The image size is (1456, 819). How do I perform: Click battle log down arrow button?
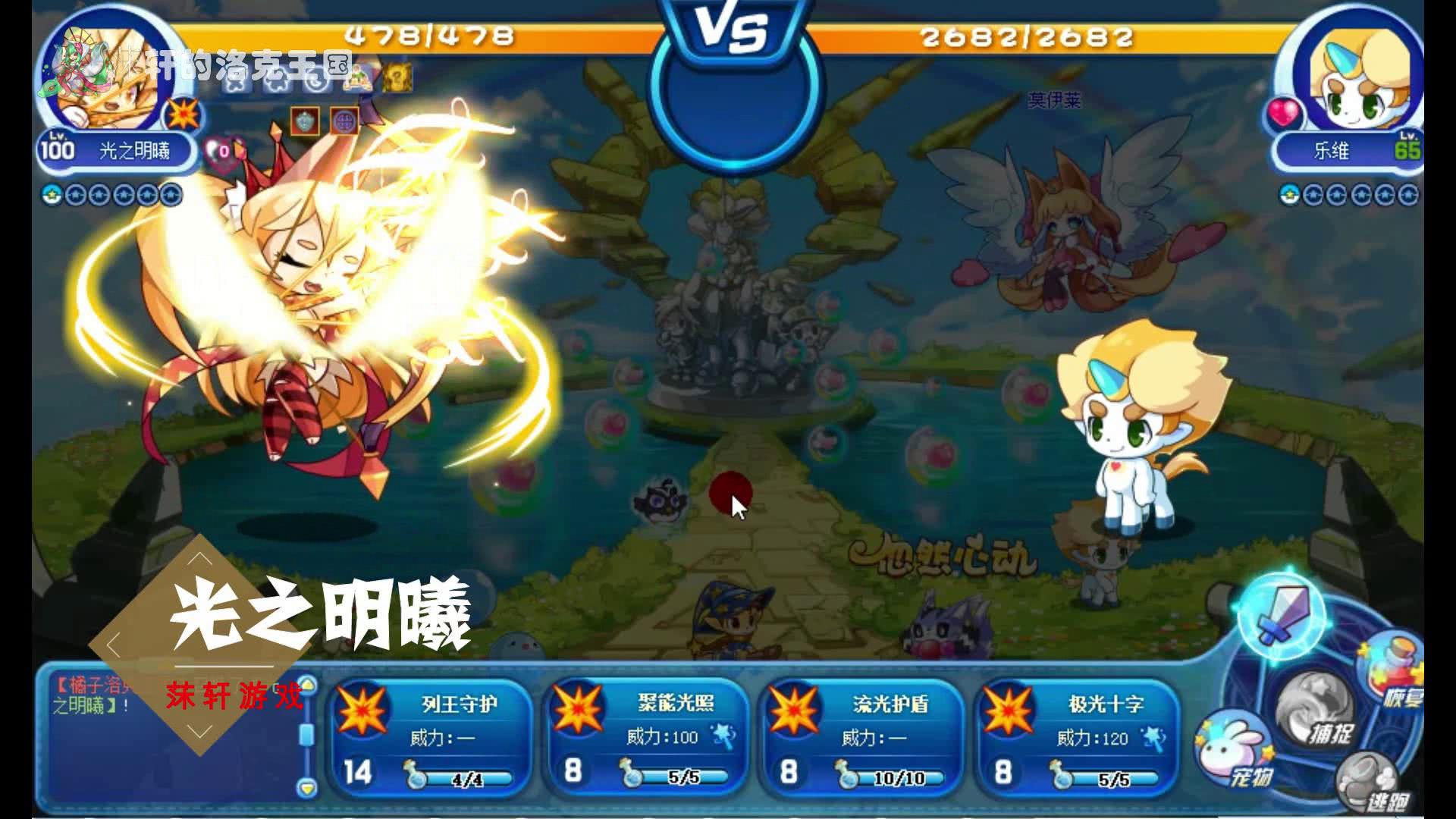pyautogui.click(x=307, y=787)
